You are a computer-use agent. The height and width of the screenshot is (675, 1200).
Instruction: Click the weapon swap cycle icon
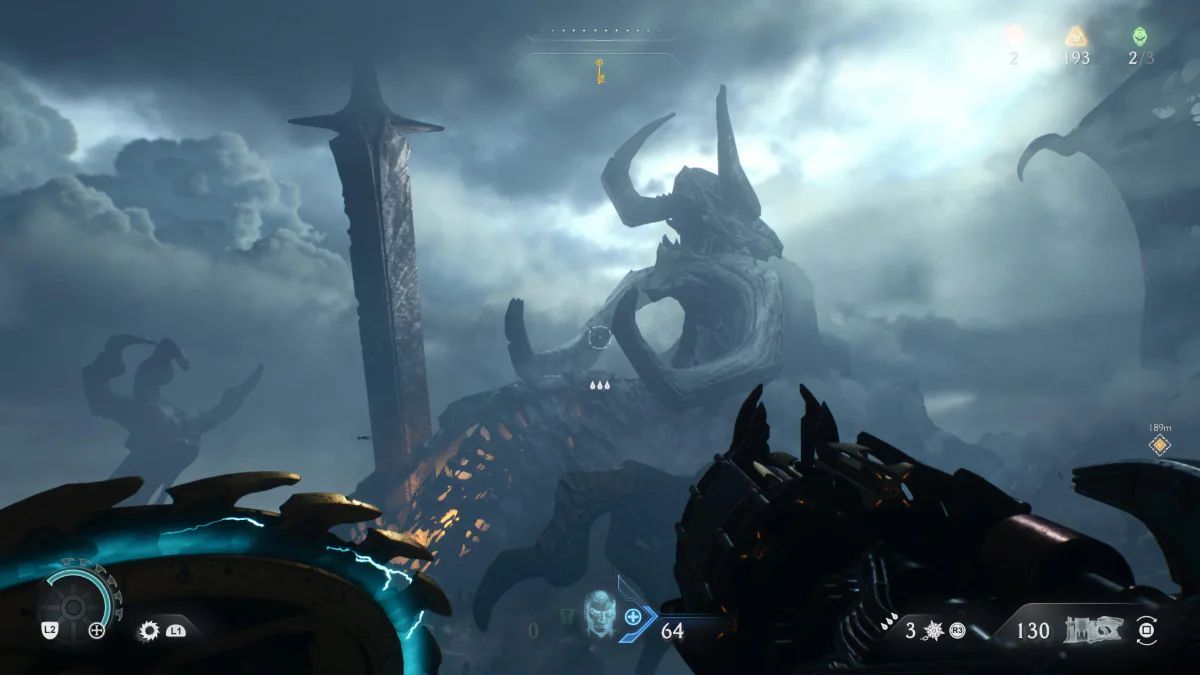tap(1146, 630)
